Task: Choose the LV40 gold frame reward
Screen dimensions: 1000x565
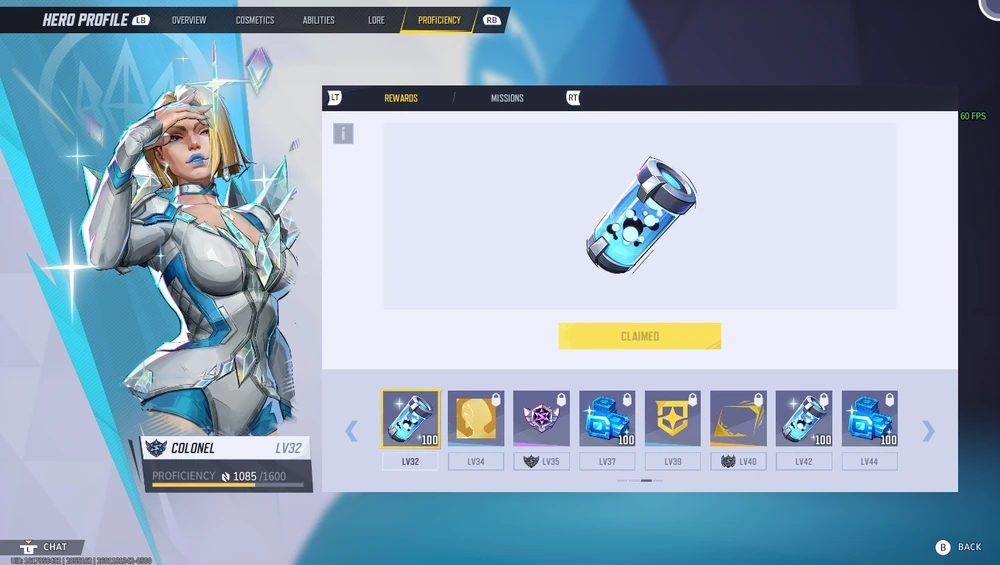Action: [738, 418]
